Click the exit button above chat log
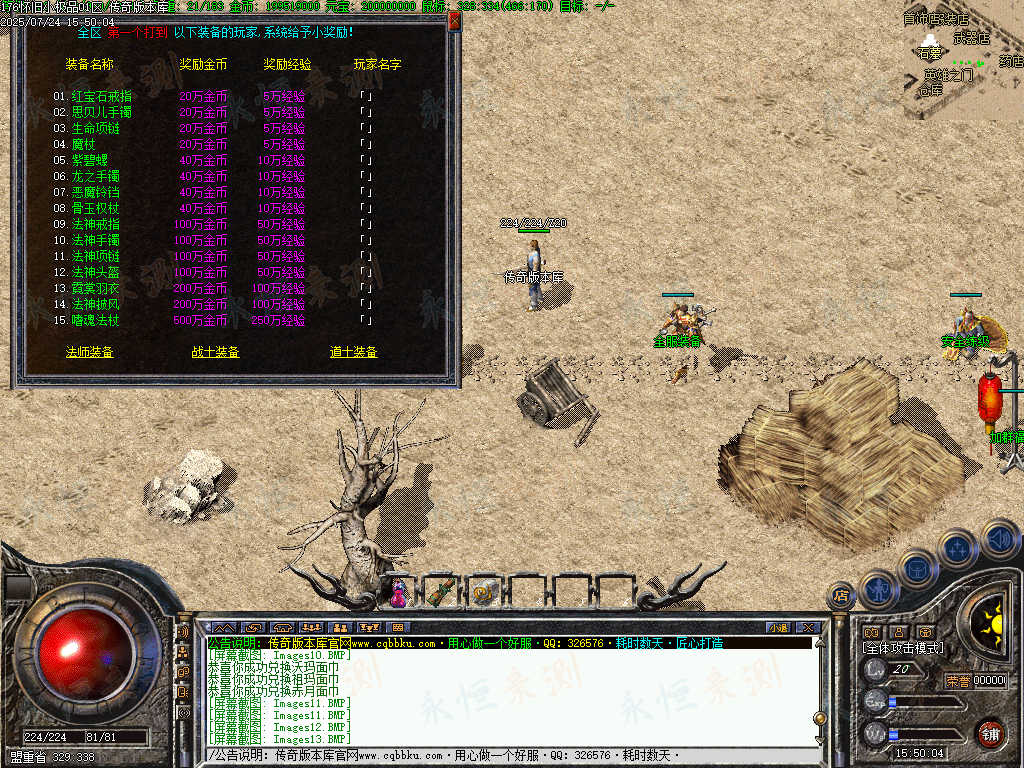 coord(808,627)
